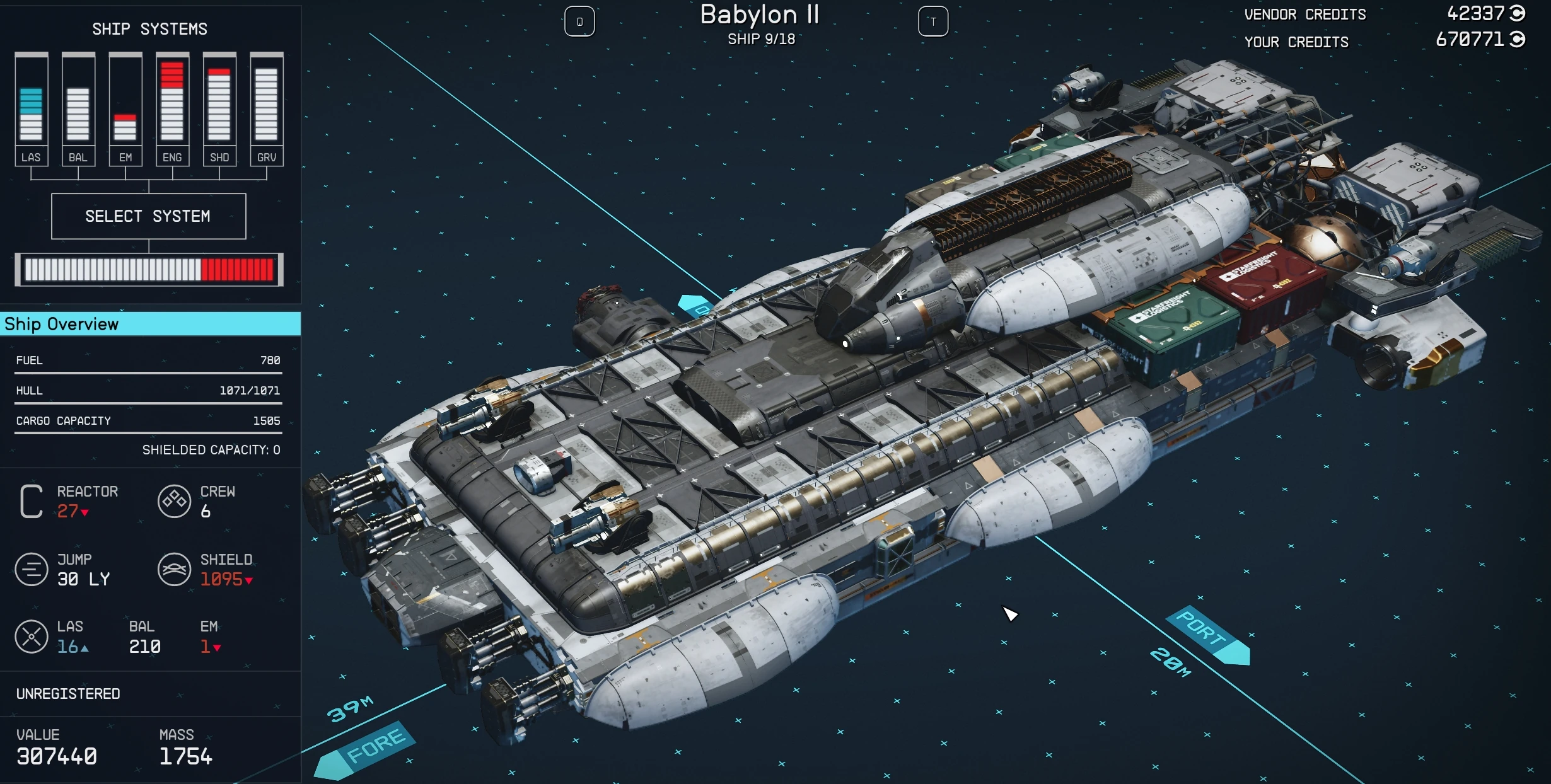
Task: Click the Crew icon showing 6 members
Action: click(175, 502)
